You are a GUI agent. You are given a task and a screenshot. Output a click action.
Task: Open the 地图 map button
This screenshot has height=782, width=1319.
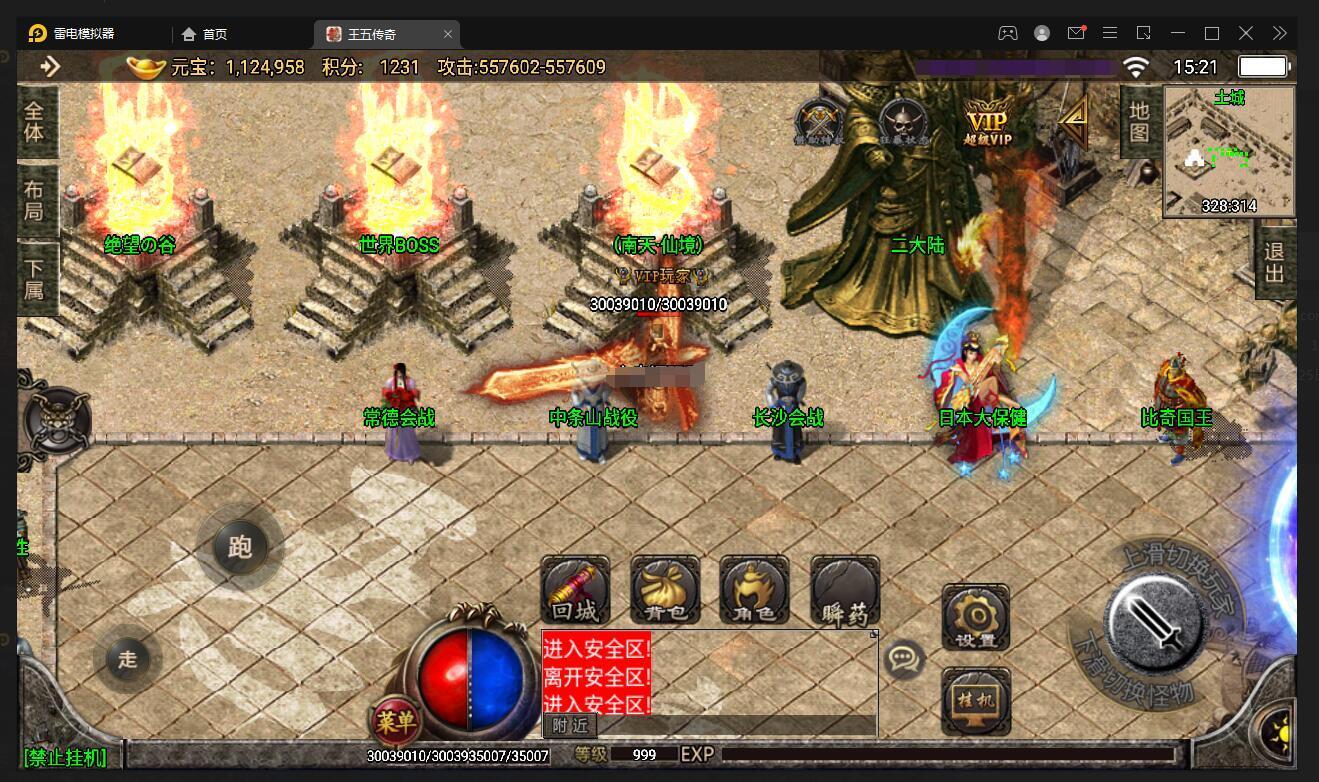pos(1139,121)
